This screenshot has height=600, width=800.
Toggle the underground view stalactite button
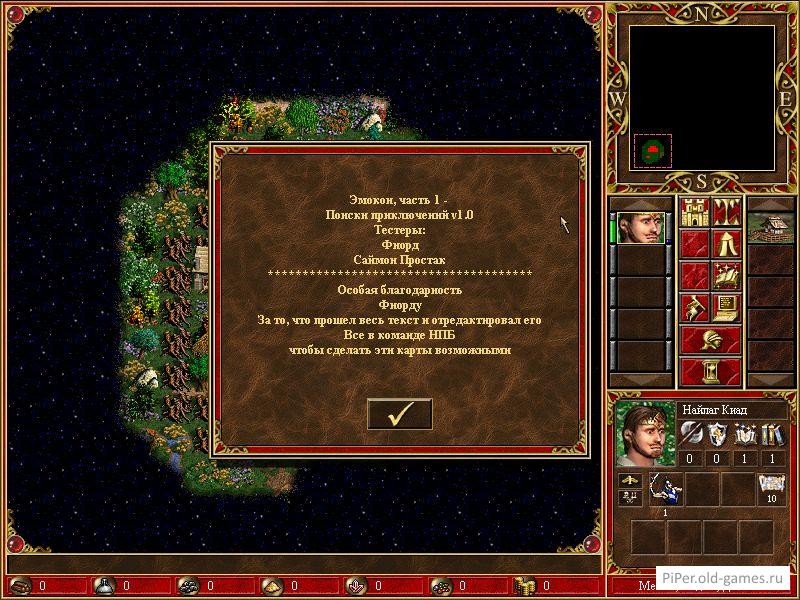pos(725,212)
